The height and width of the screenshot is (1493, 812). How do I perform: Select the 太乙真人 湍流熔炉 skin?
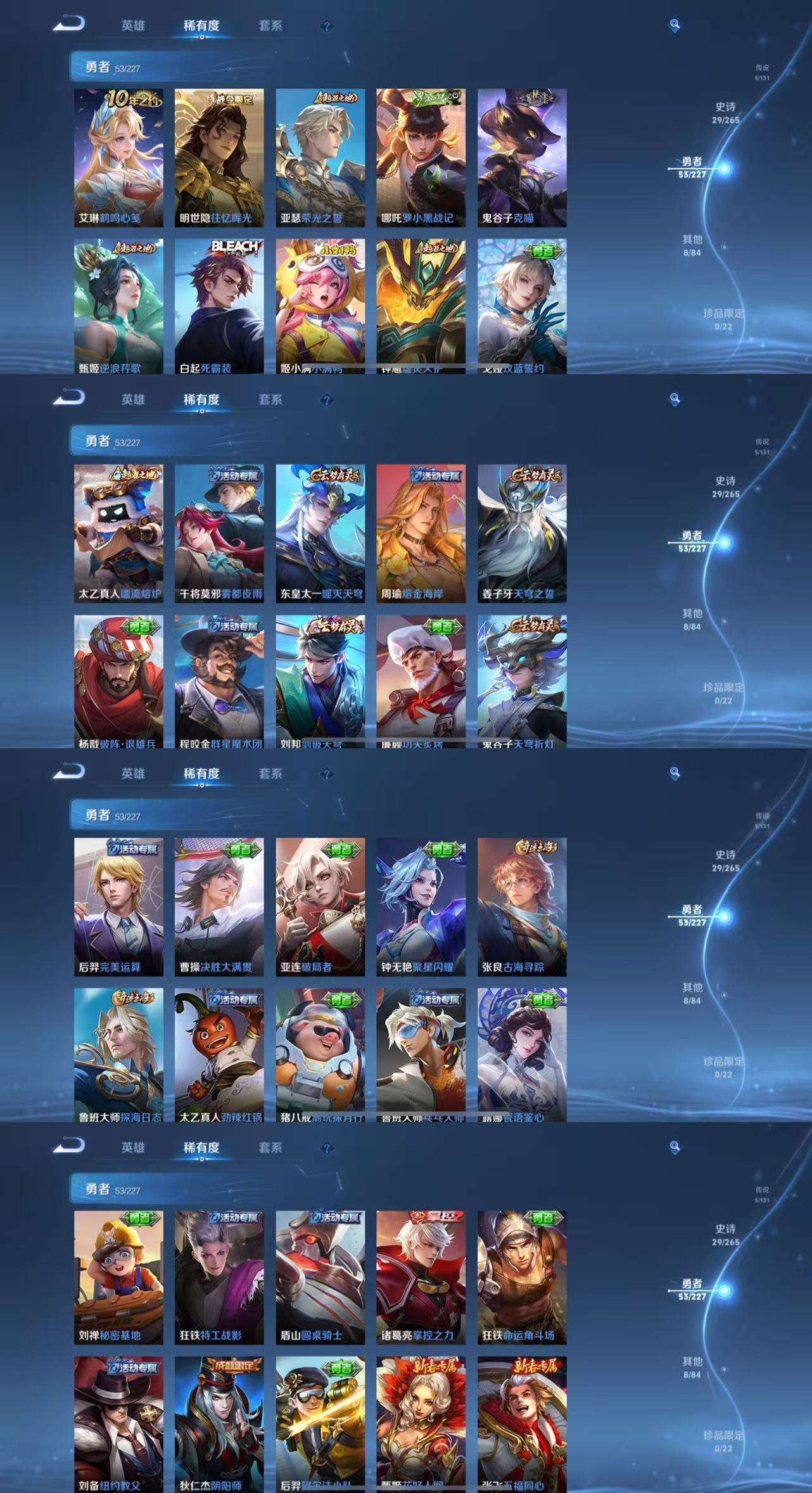tap(118, 533)
